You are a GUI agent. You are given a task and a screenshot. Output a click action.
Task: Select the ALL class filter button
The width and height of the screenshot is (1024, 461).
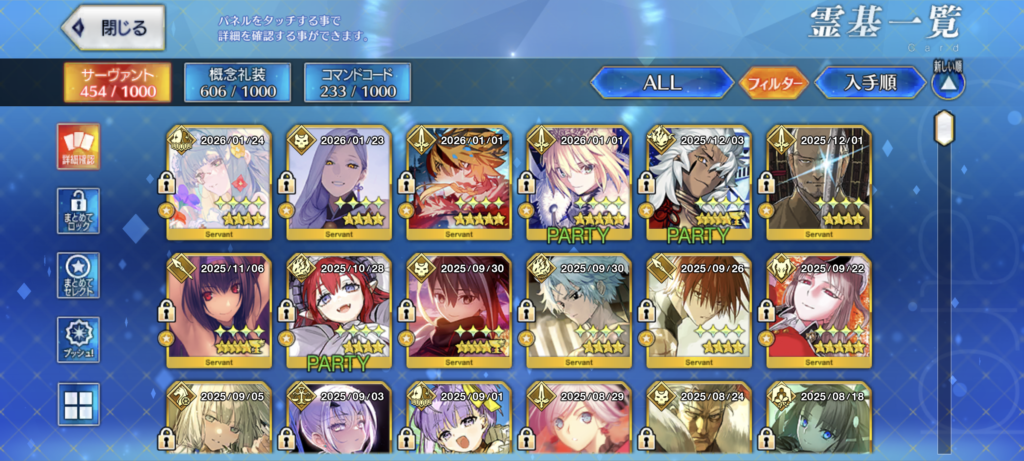click(x=661, y=82)
